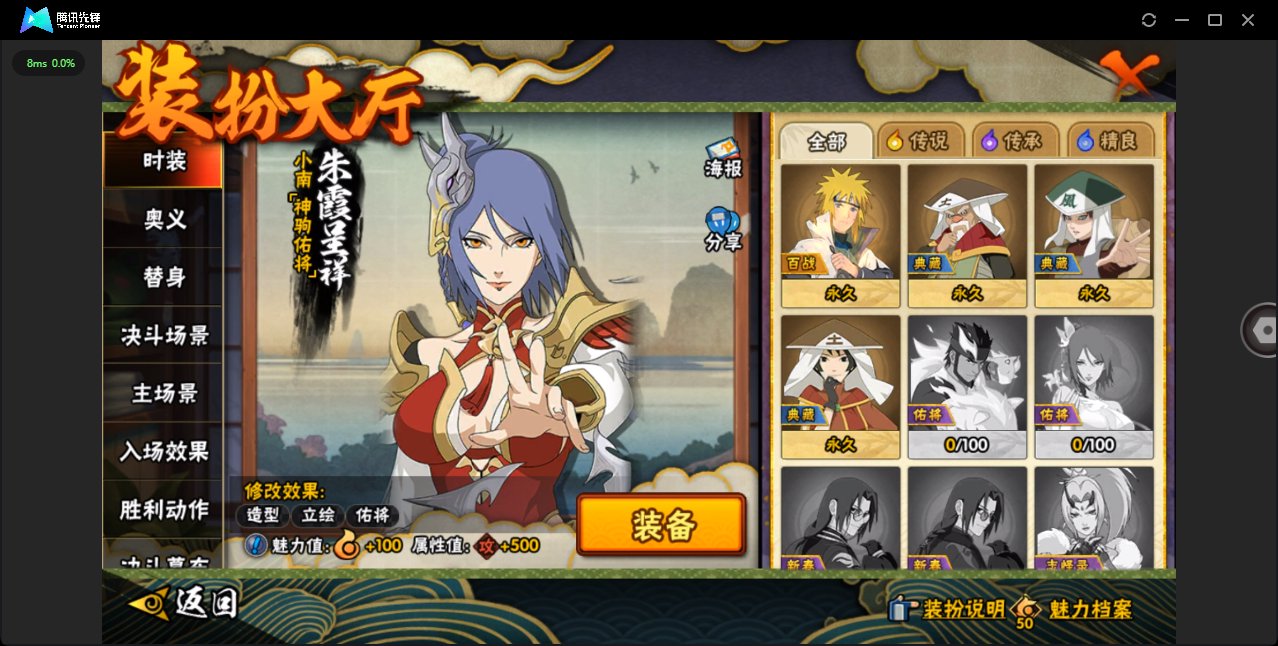The height and width of the screenshot is (646, 1278).
Task: Go back with the 返回 button
Action: click(185, 603)
